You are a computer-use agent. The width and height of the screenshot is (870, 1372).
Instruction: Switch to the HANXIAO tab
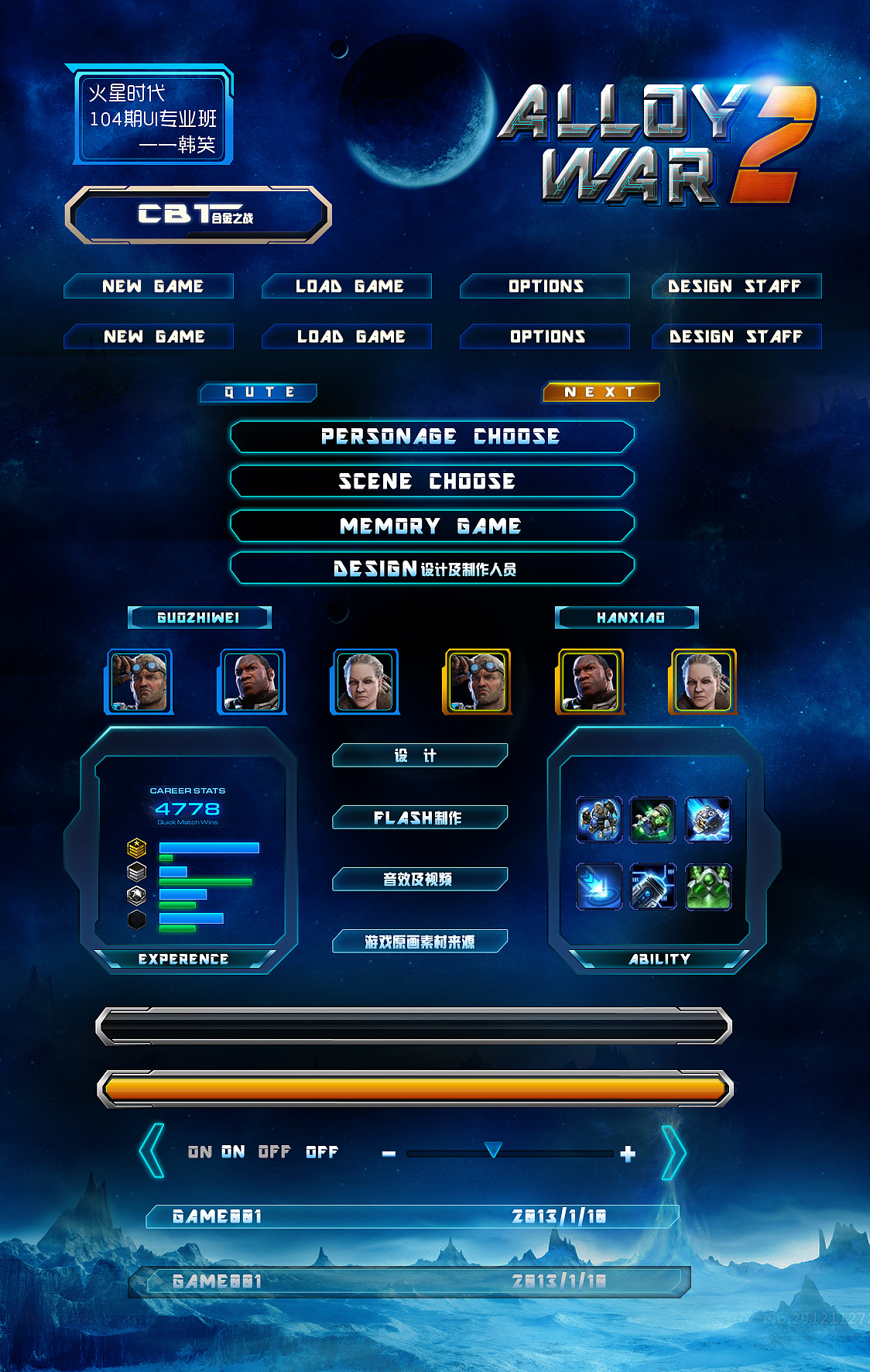[x=627, y=617]
